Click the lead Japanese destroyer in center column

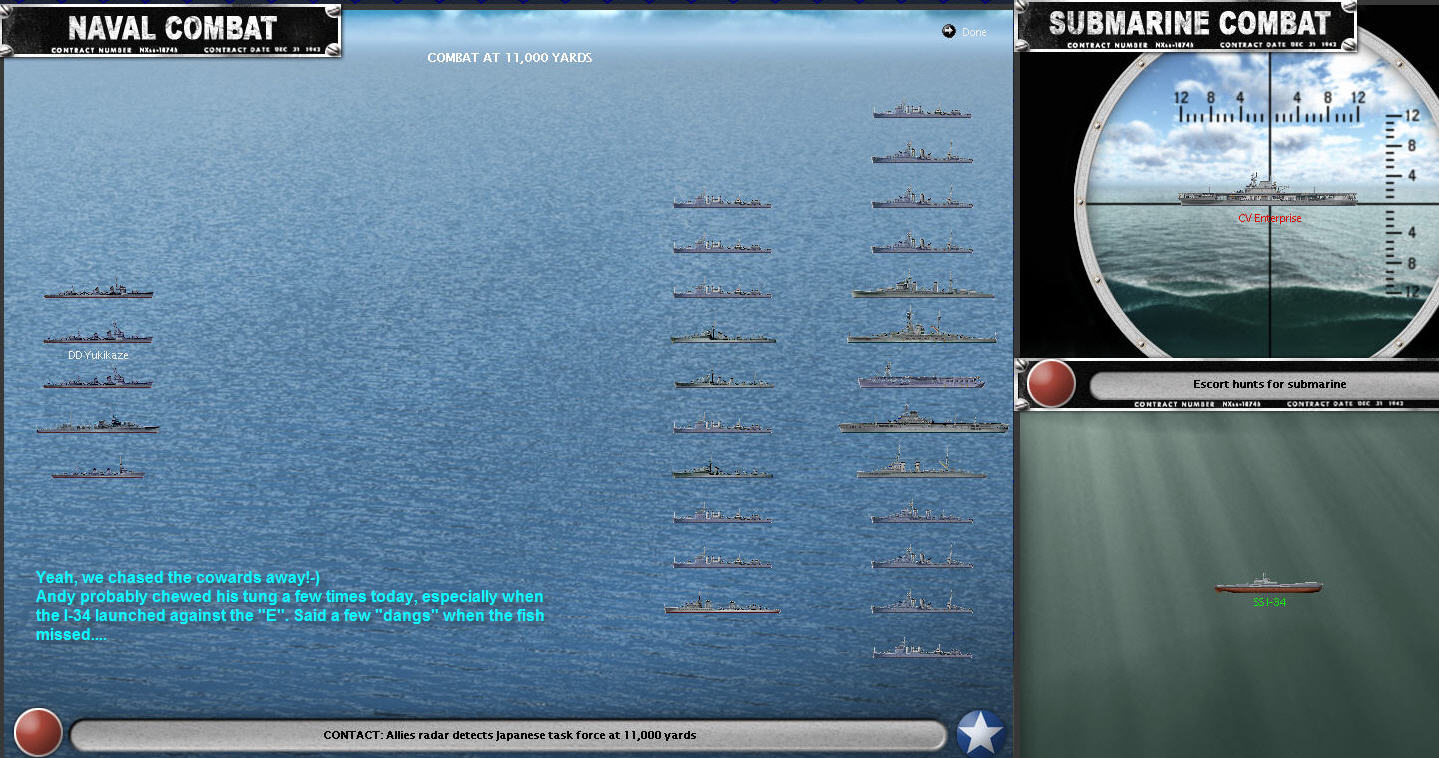point(722,200)
